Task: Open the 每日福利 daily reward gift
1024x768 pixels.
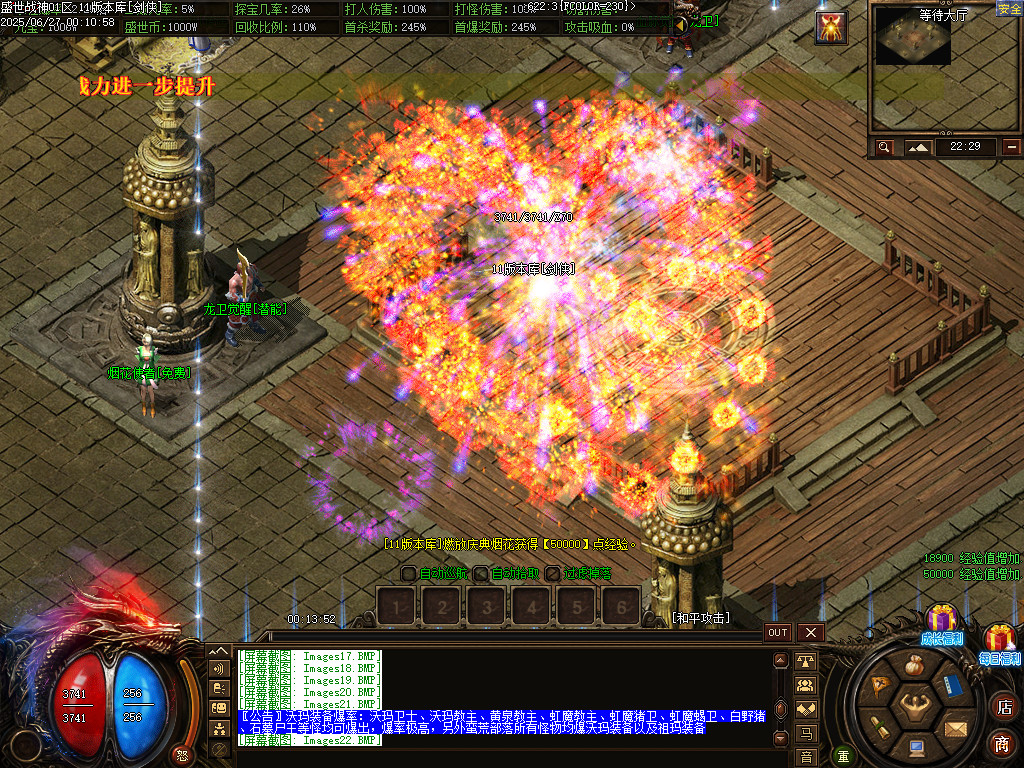Action: coord(1000,640)
